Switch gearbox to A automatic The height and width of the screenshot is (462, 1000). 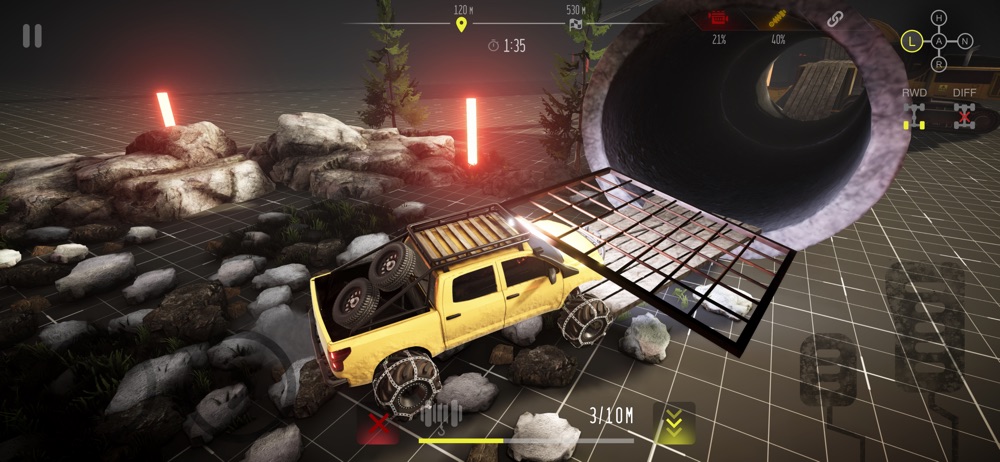[x=938, y=41]
